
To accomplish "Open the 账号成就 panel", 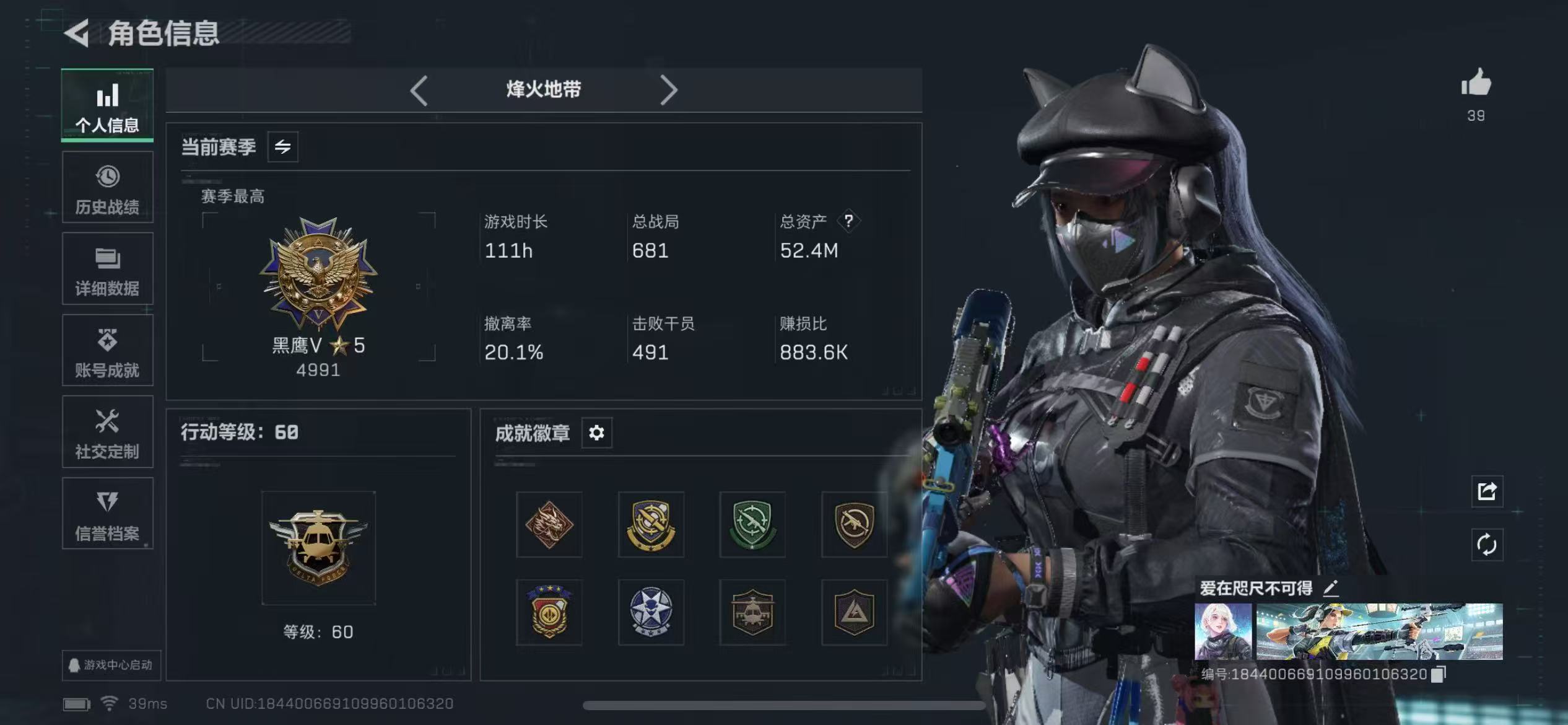I will click(107, 351).
